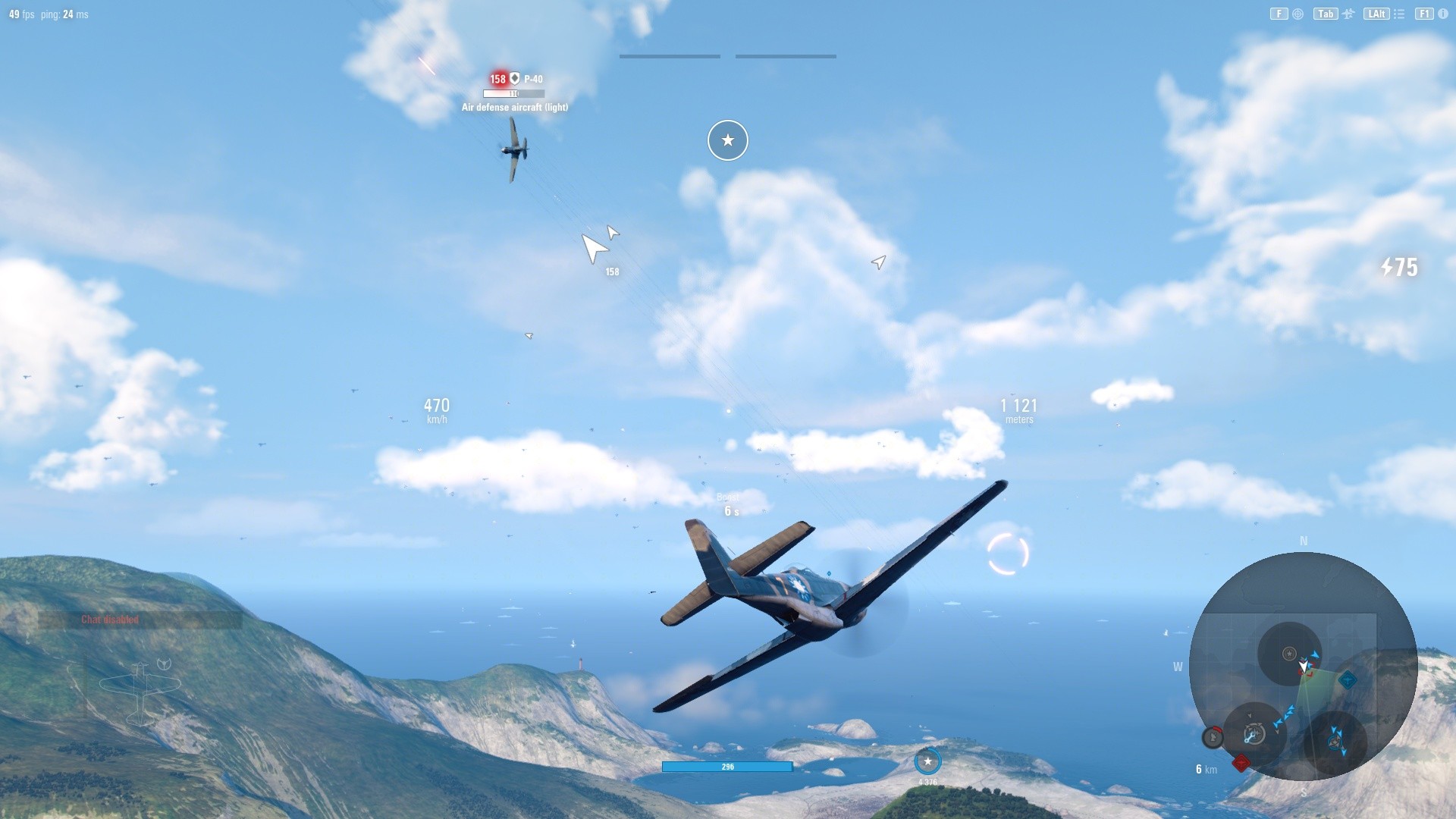
Task: Click the star capture point marker in the sky
Action: tap(727, 140)
